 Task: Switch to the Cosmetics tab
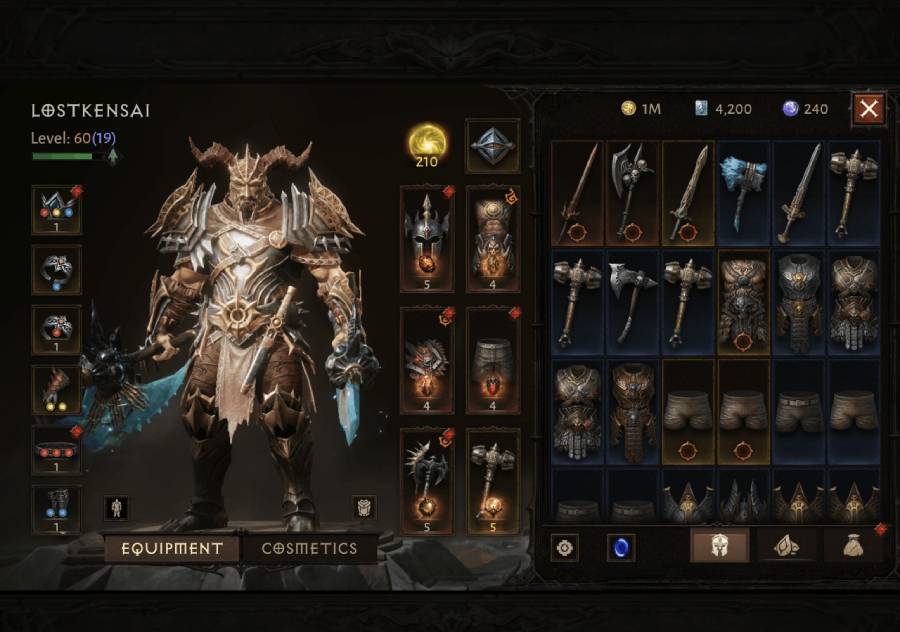coord(309,549)
